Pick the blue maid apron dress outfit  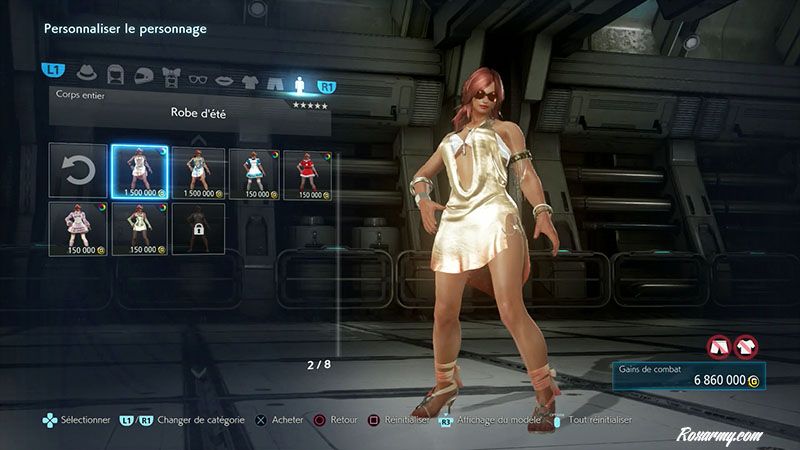click(254, 171)
